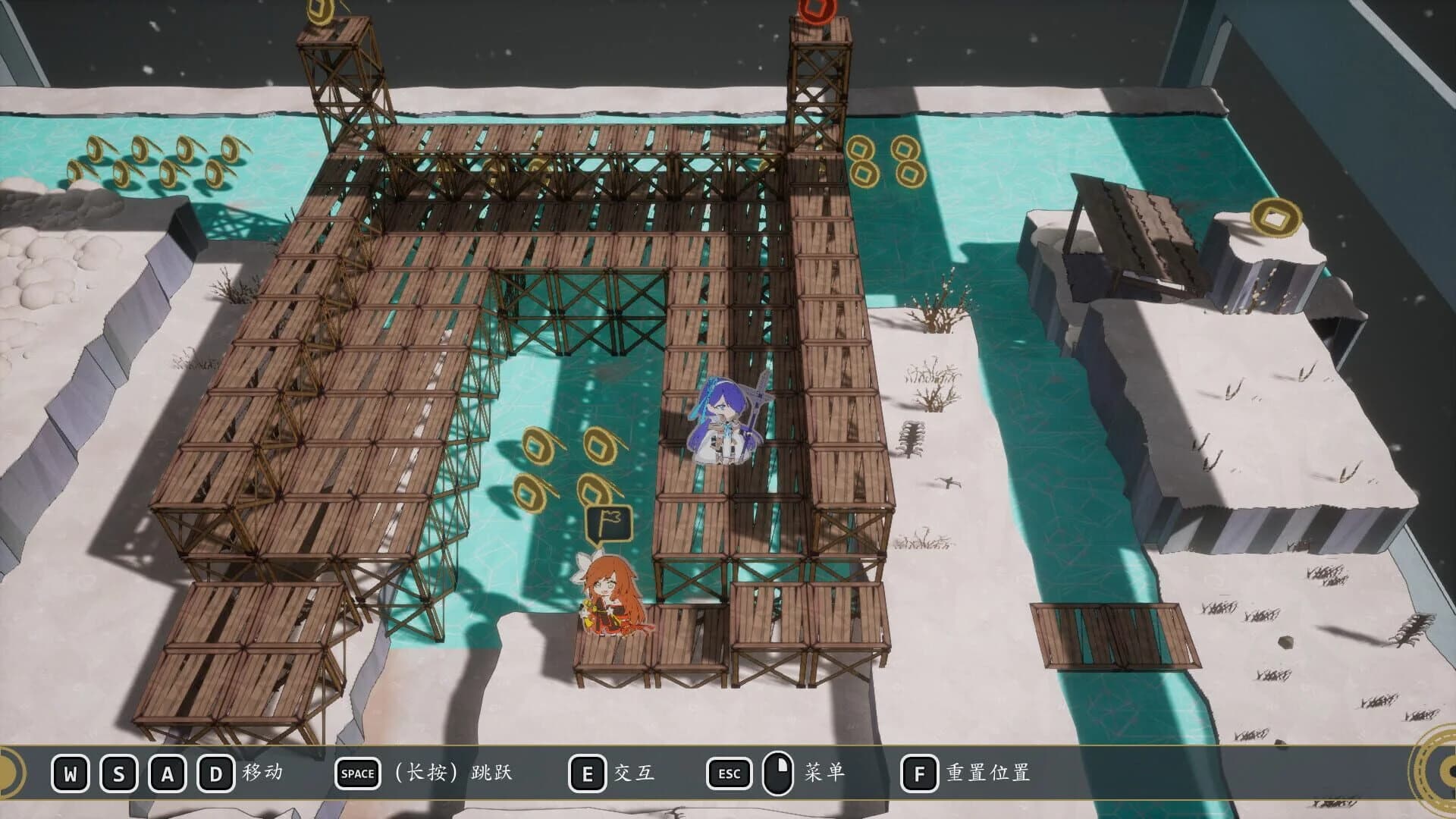
Task: Click the mouse icon beside 菜单
Action: click(x=780, y=774)
